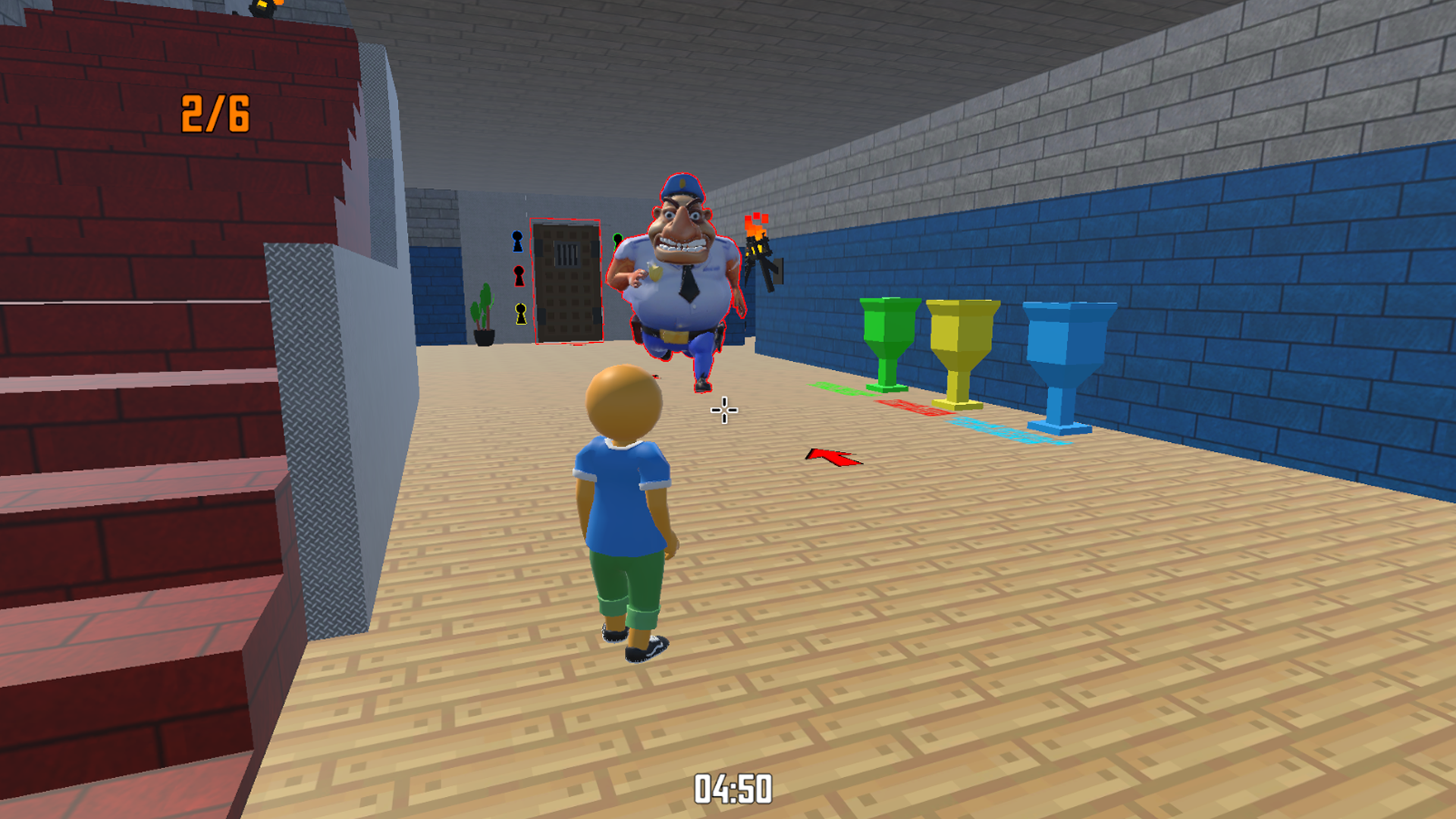Viewport: 1456px width, 819px height.
Task: Click the blue keyhole icon beside the jail door
Action: (518, 241)
